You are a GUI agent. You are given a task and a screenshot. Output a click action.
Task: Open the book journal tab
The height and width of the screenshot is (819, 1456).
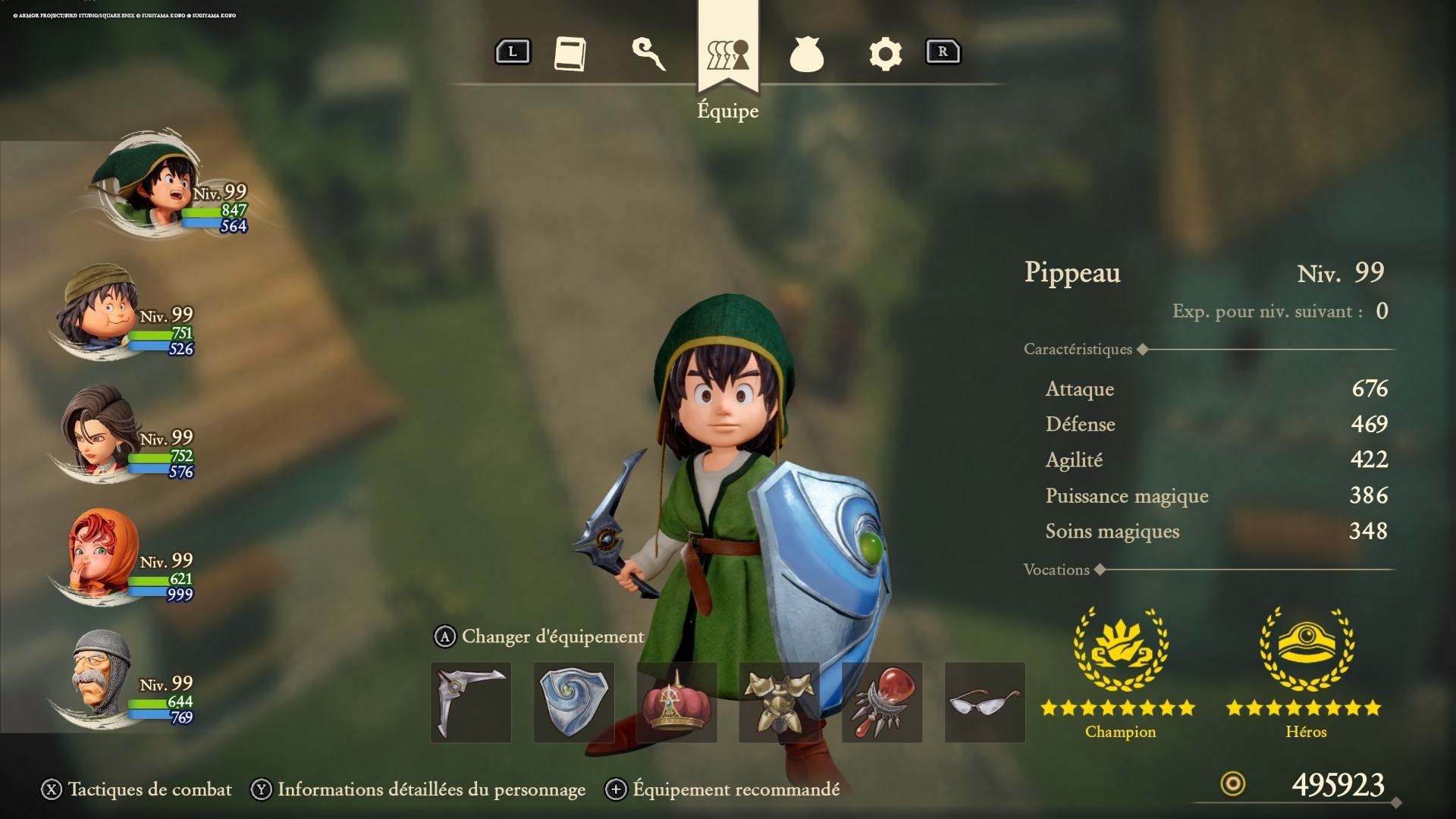(570, 54)
